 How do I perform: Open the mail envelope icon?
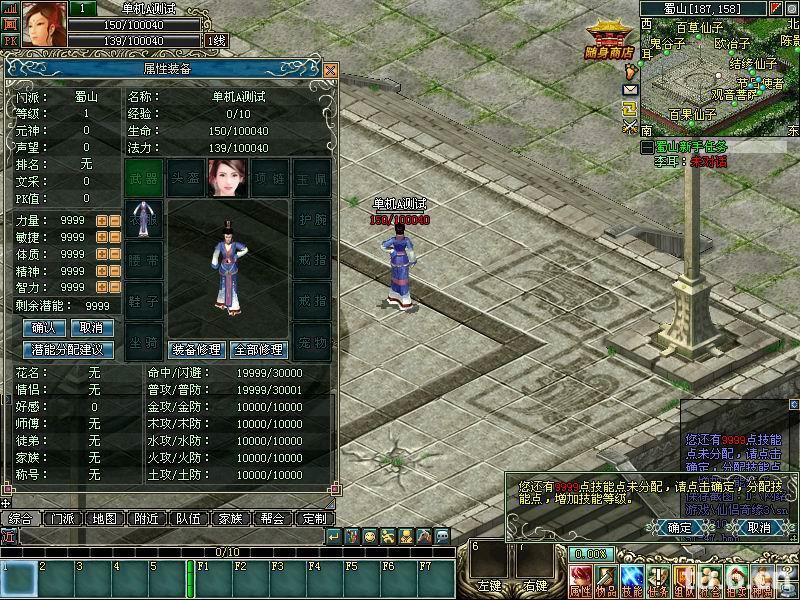[630, 89]
